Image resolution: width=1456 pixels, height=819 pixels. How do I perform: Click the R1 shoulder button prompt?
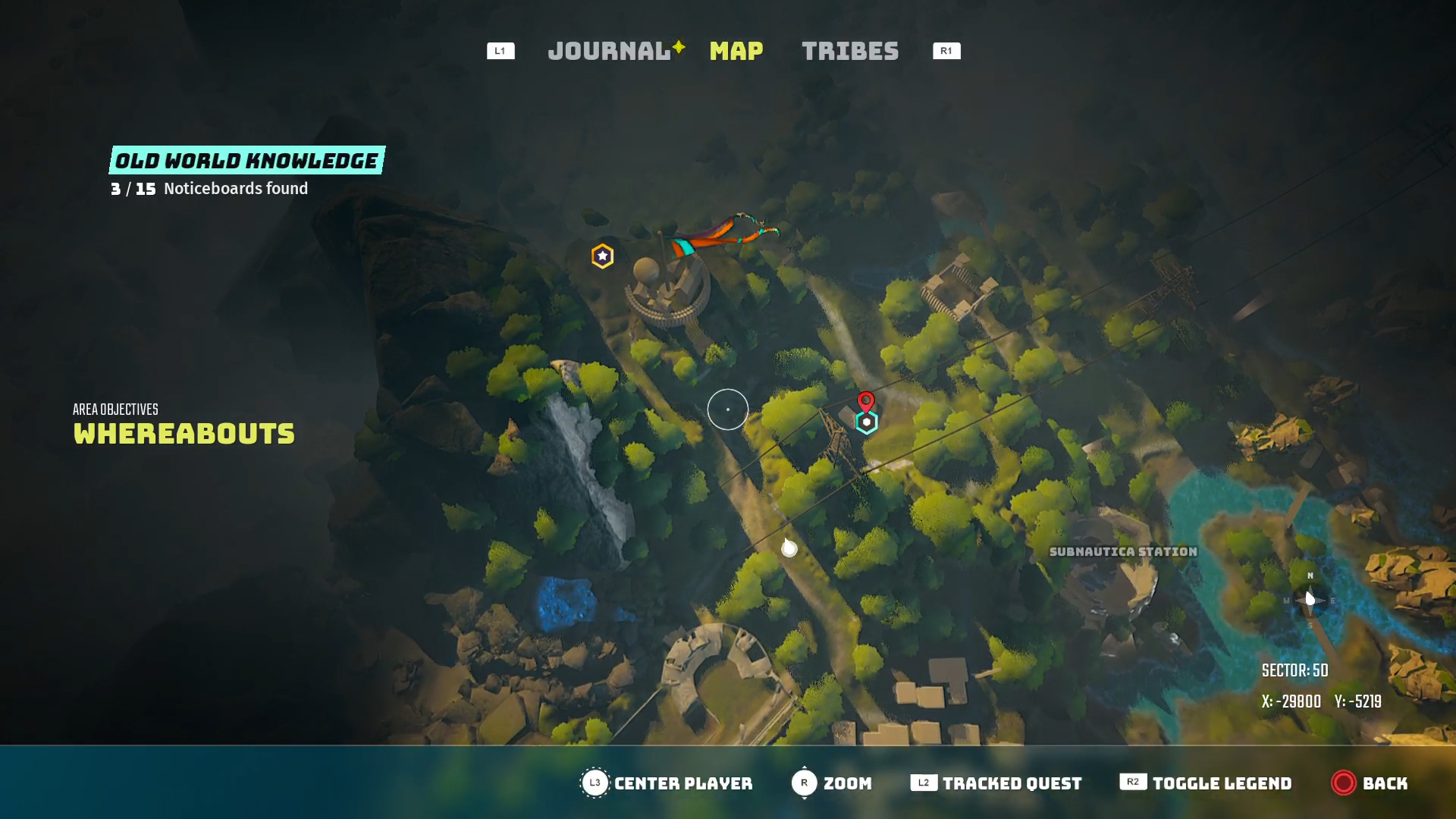click(x=945, y=51)
